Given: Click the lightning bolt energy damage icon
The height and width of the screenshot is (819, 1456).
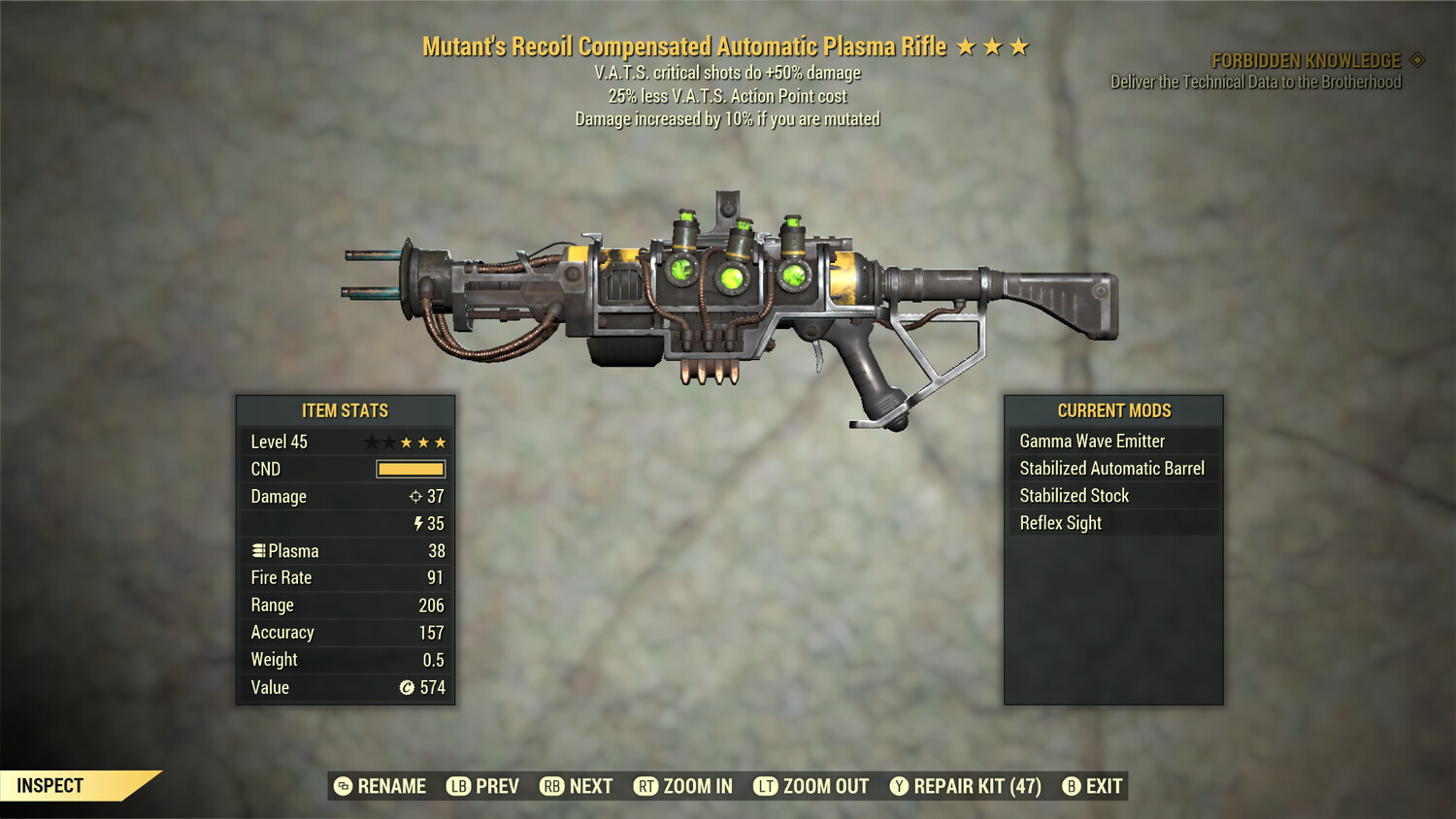Looking at the screenshot, I should point(417,523).
